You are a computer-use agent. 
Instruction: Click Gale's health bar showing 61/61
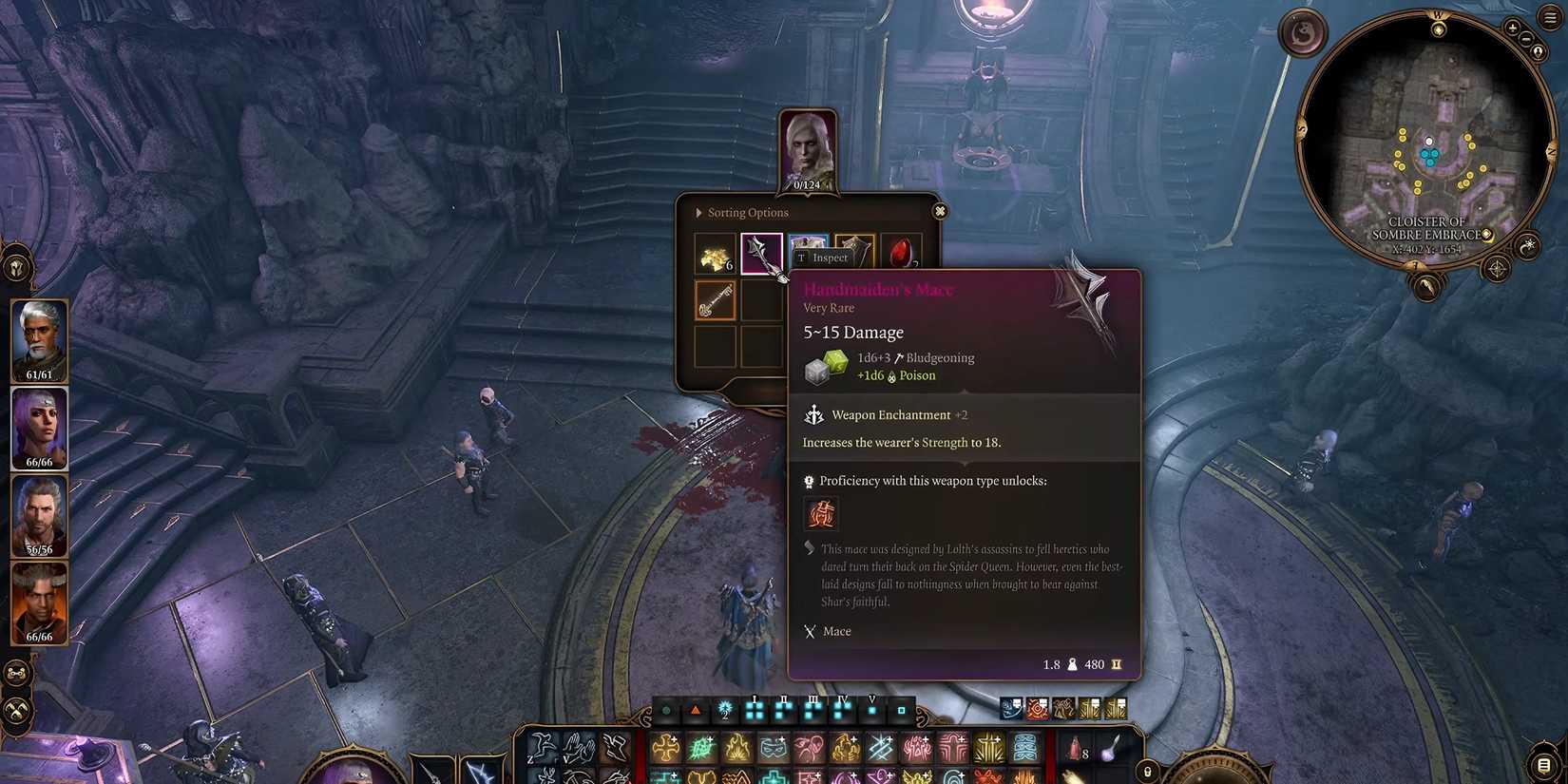39,374
